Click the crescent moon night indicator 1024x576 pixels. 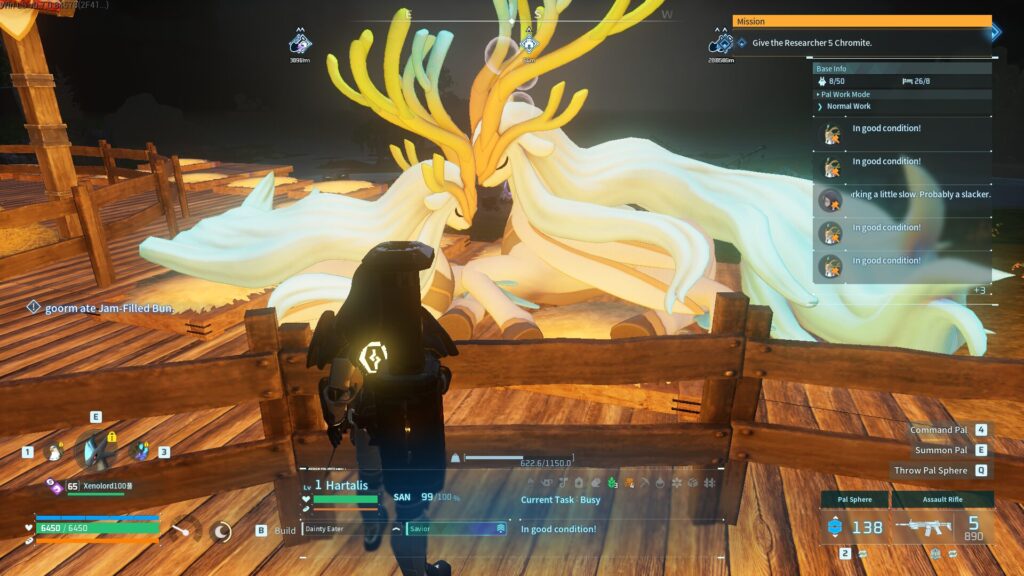click(221, 532)
